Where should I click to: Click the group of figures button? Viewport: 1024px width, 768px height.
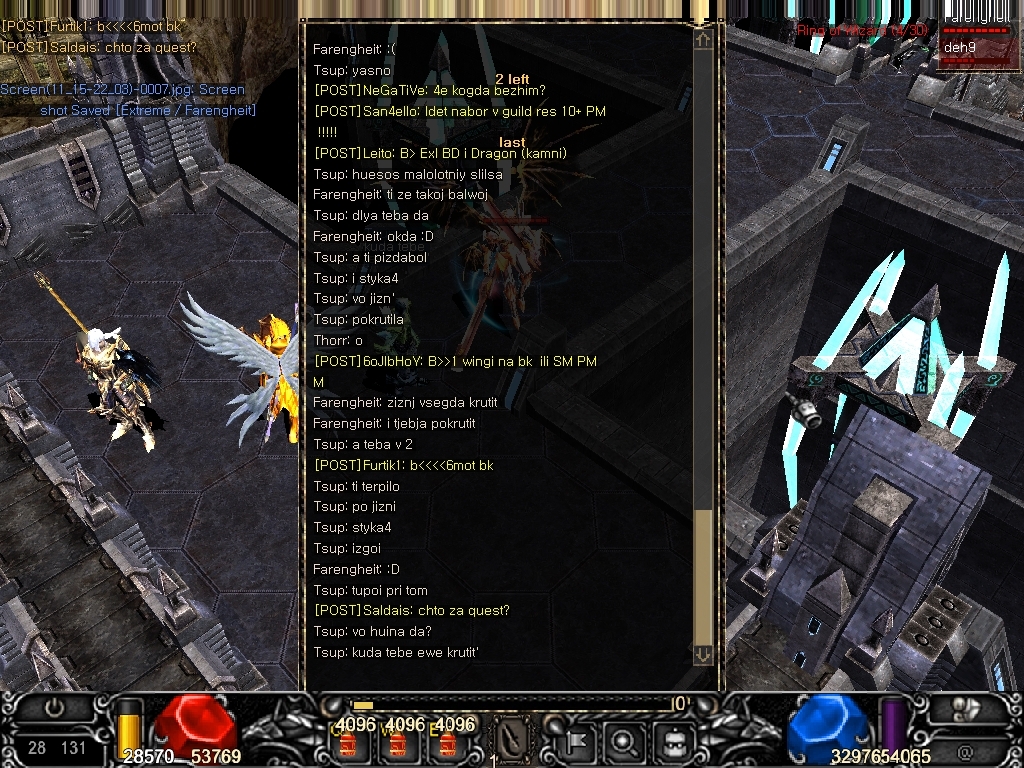[x=966, y=707]
